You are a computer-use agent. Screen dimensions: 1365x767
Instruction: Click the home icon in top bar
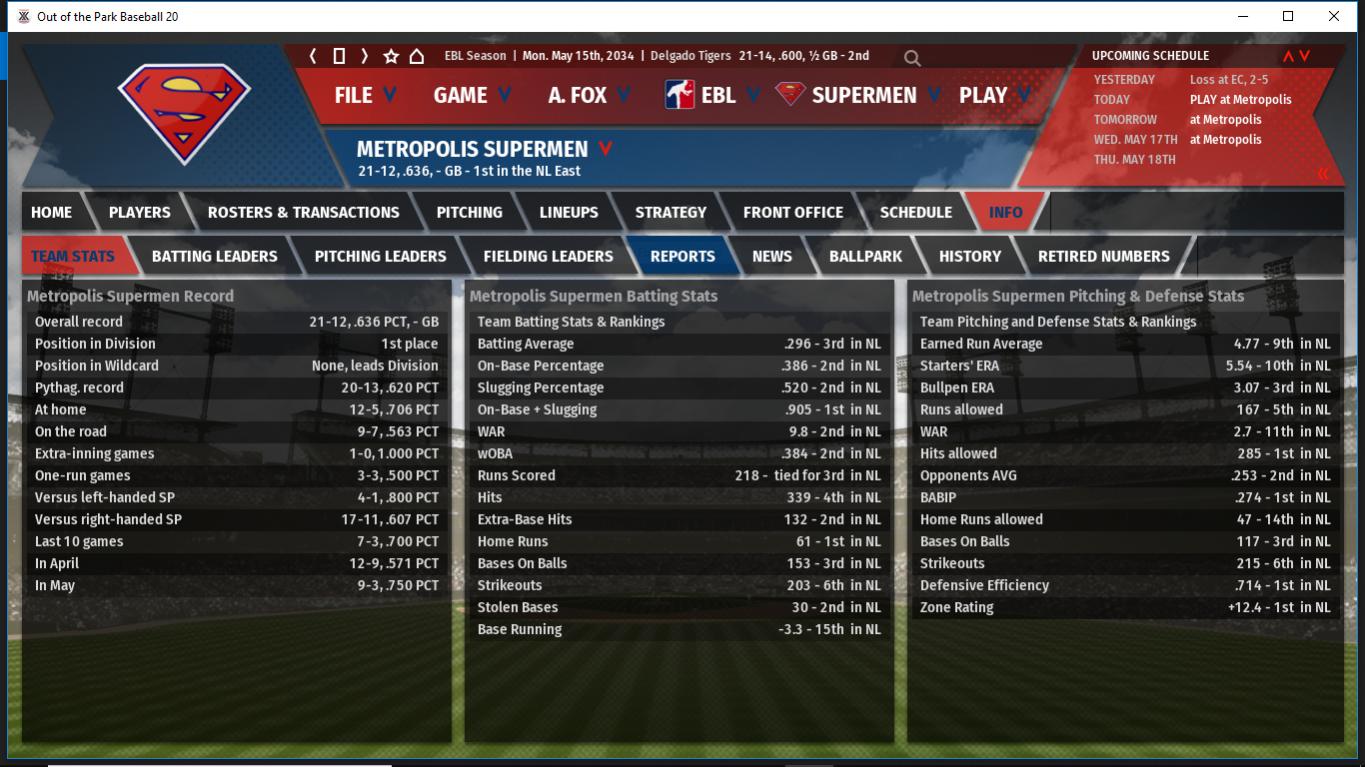click(417, 56)
